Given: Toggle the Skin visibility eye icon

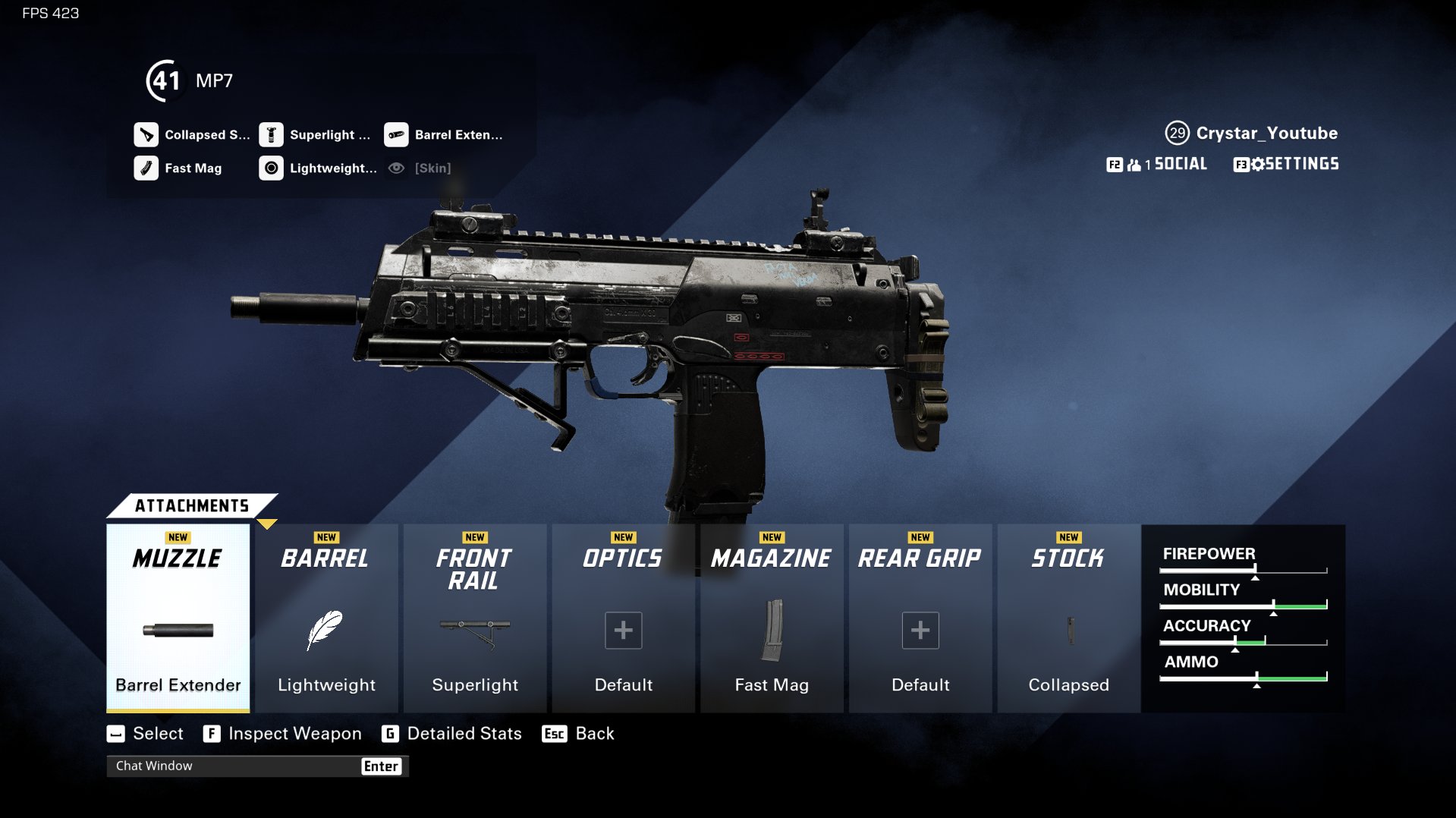Looking at the screenshot, I should (395, 168).
